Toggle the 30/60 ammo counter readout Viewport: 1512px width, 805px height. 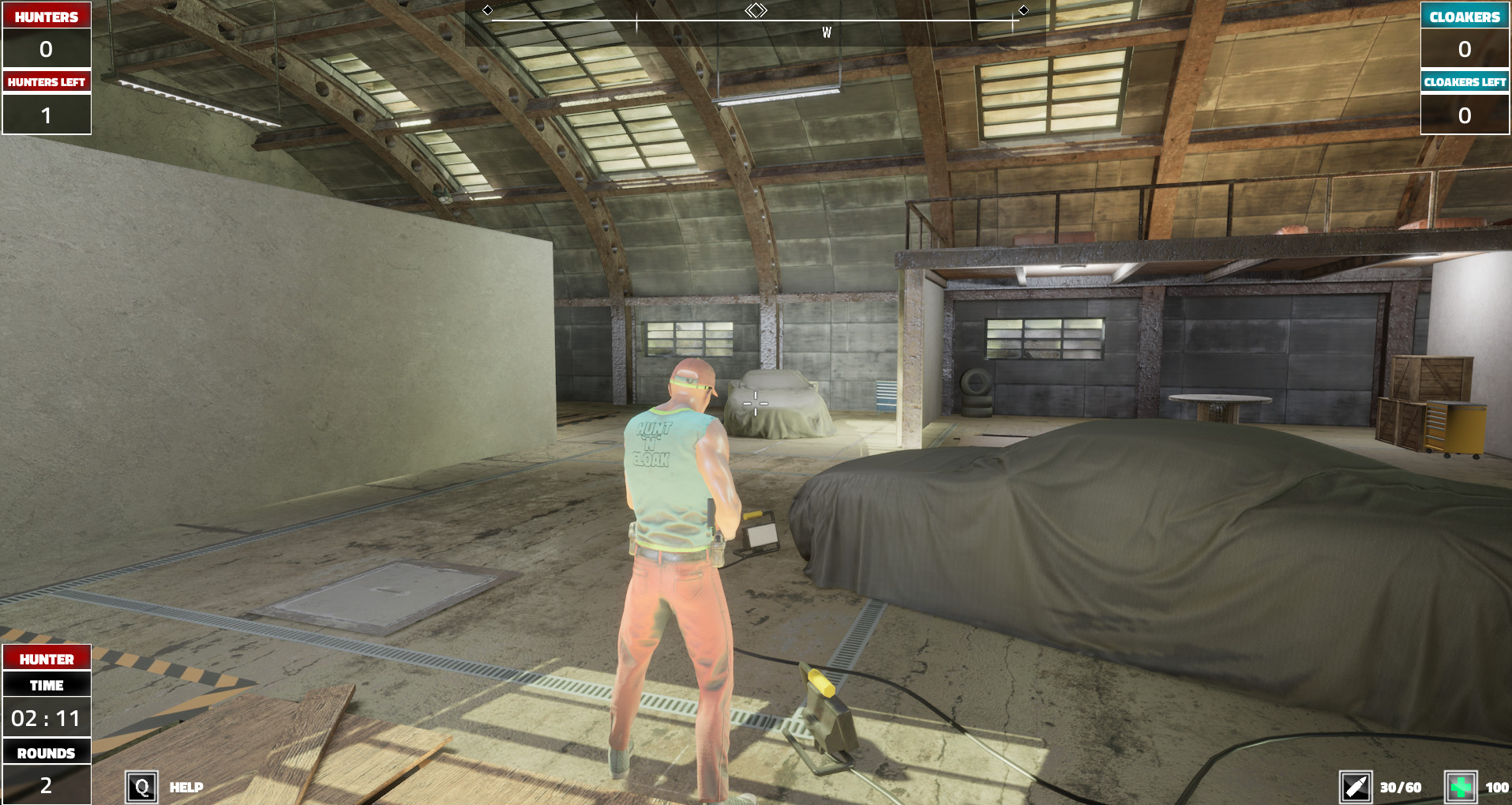1399,786
